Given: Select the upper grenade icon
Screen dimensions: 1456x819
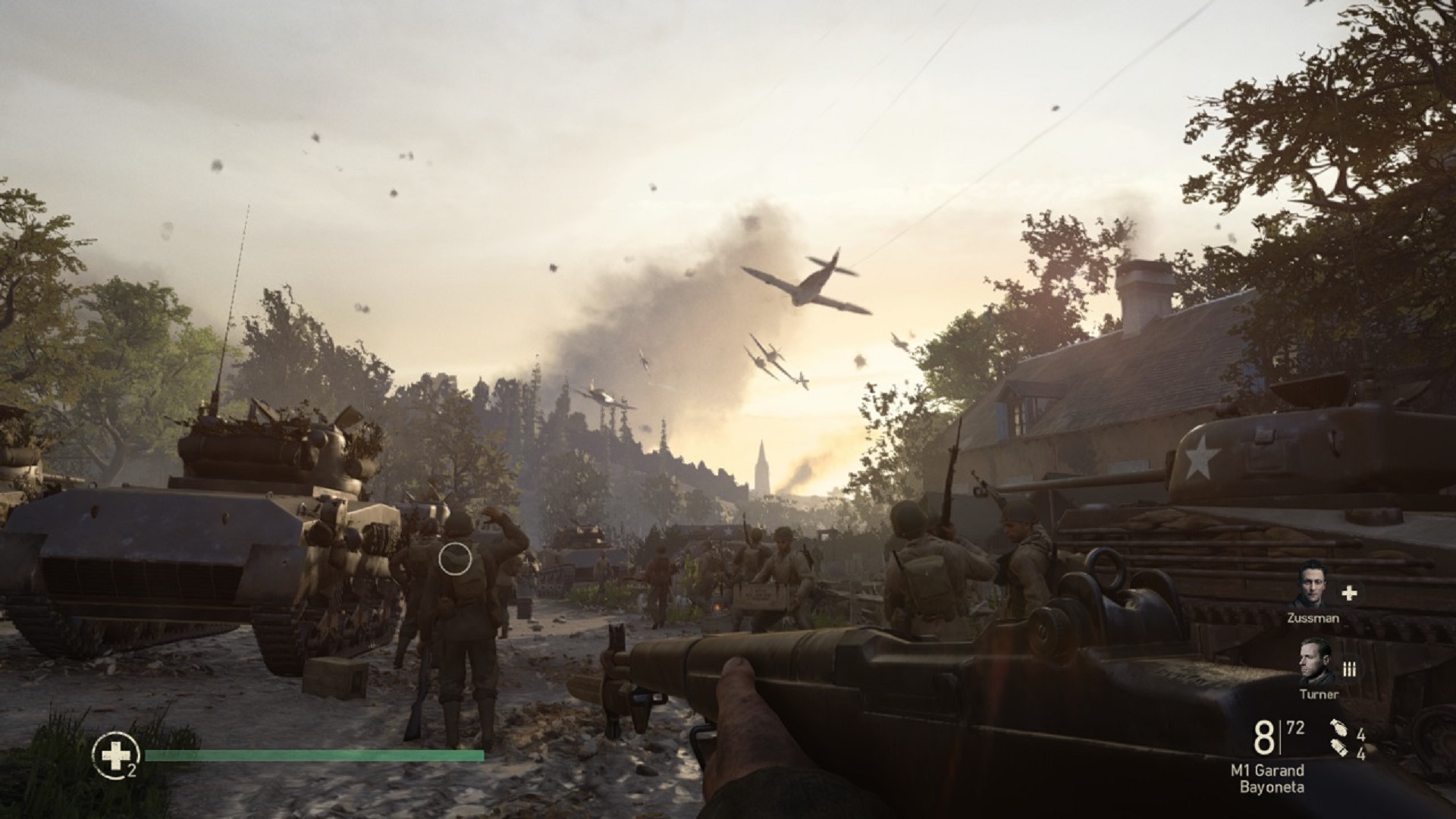Looking at the screenshot, I should point(1338,729).
